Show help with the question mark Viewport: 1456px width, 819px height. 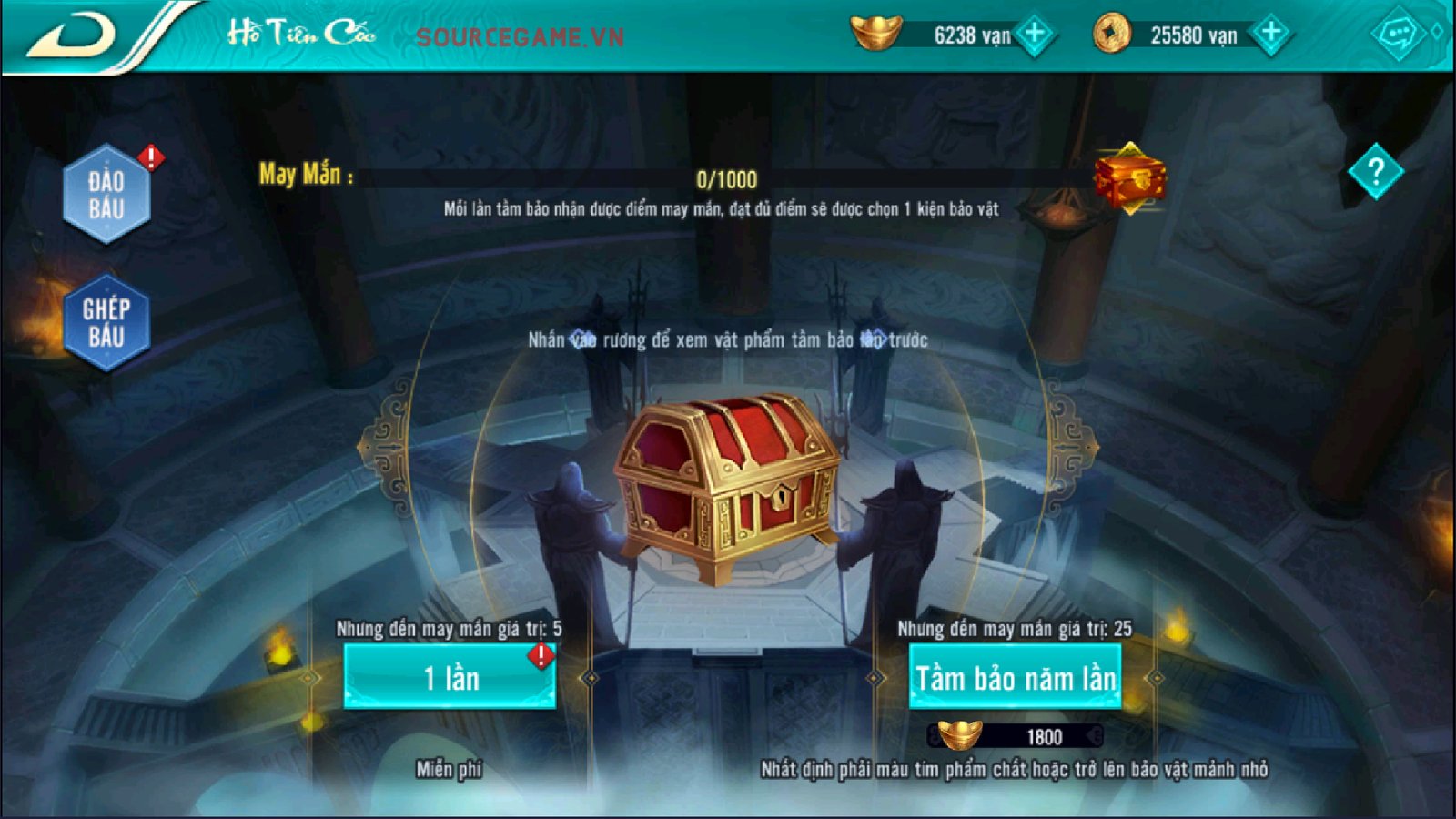pos(1375,171)
